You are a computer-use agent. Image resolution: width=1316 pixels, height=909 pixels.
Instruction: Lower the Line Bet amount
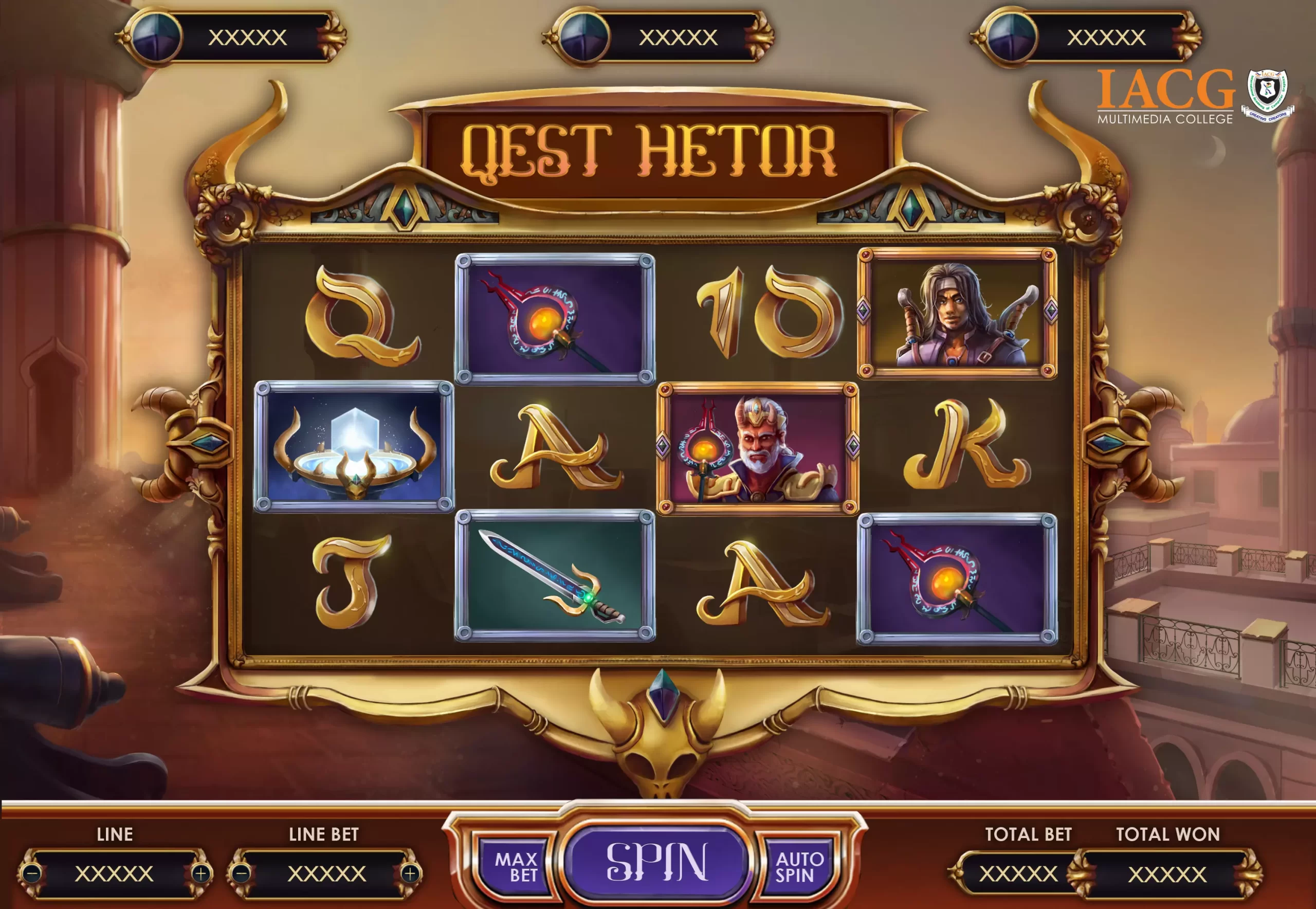(x=242, y=873)
